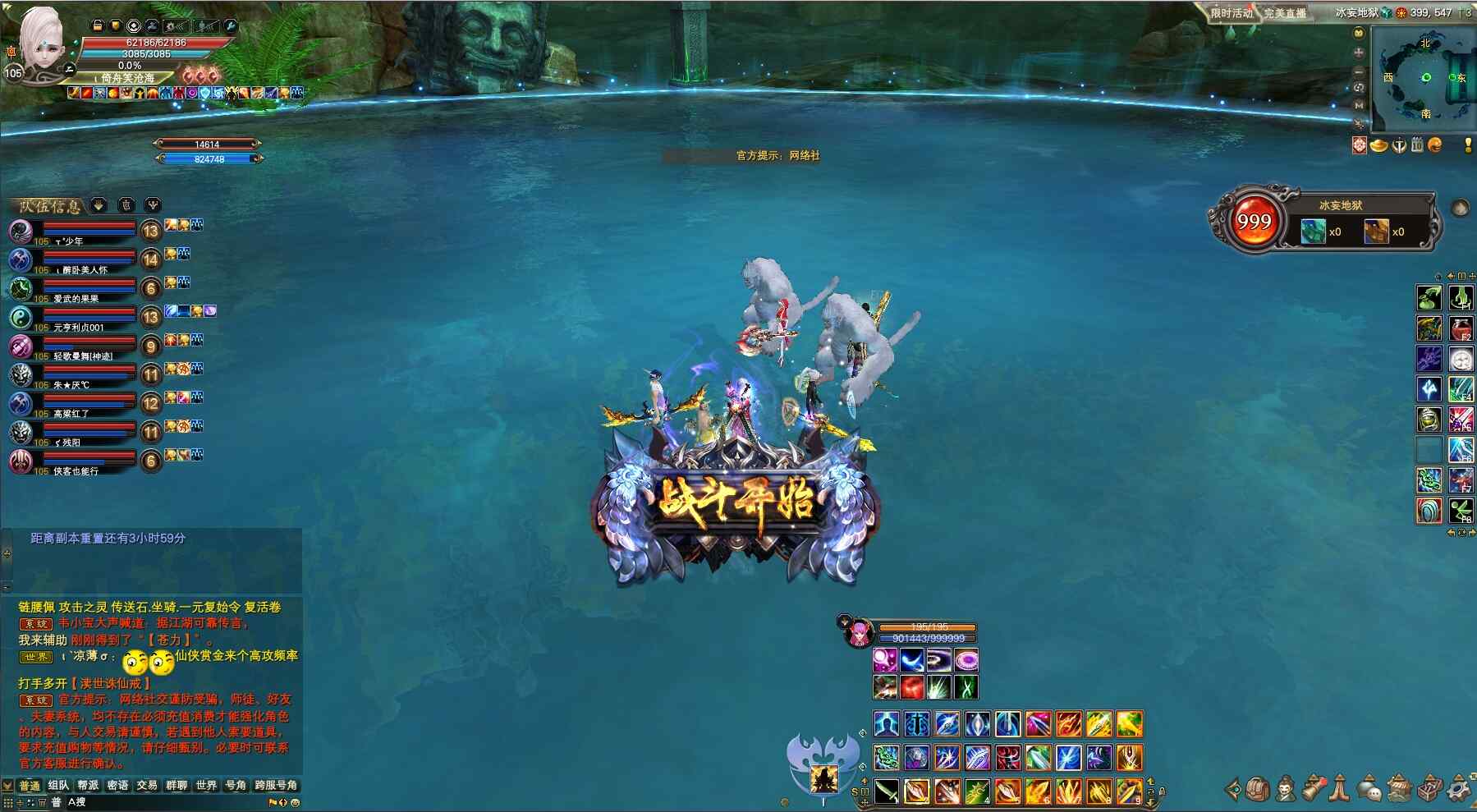Open the 限时活动 events tab
The image size is (1477, 812).
[x=1232, y=13]
